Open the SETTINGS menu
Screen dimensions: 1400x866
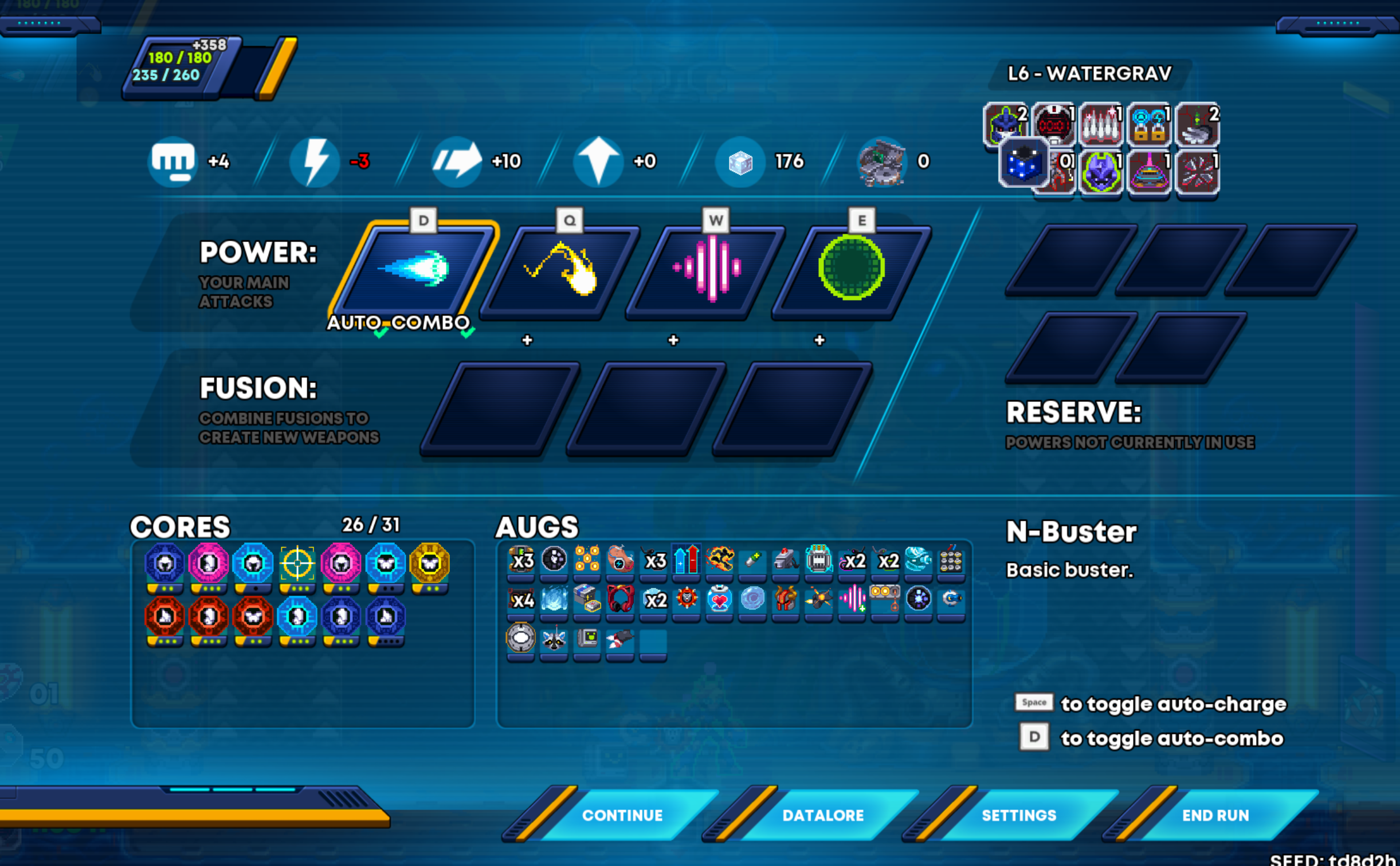tap(1018, 815)
